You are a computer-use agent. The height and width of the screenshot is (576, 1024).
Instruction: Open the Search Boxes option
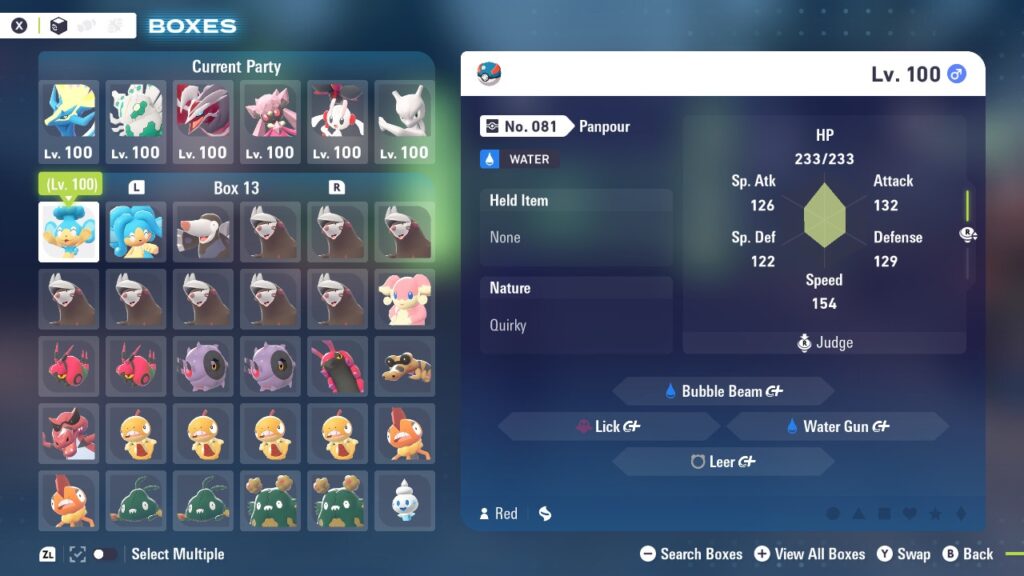pos(691,554)
